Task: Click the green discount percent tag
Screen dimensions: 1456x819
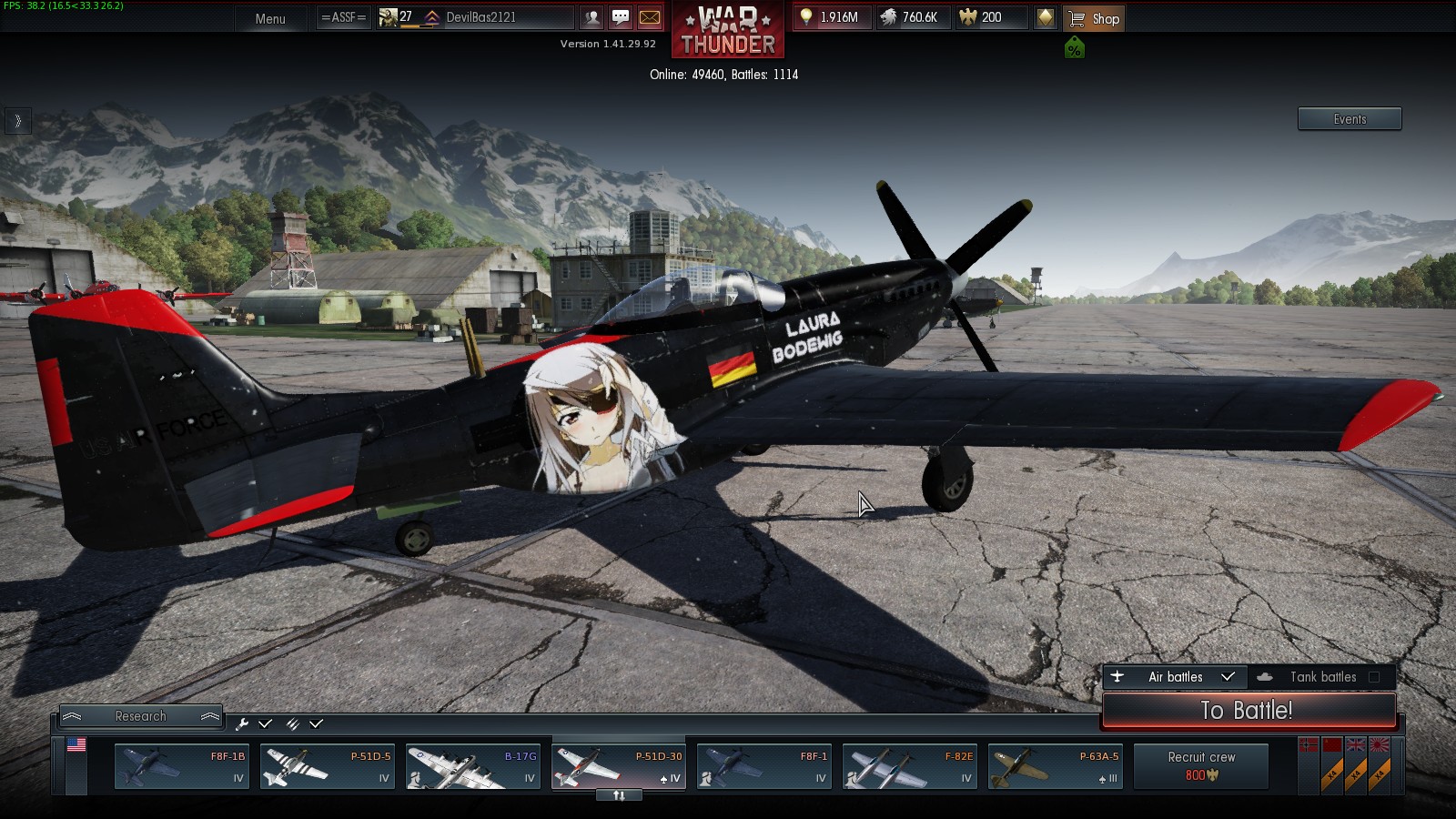Action: [x=1075, y=49]
